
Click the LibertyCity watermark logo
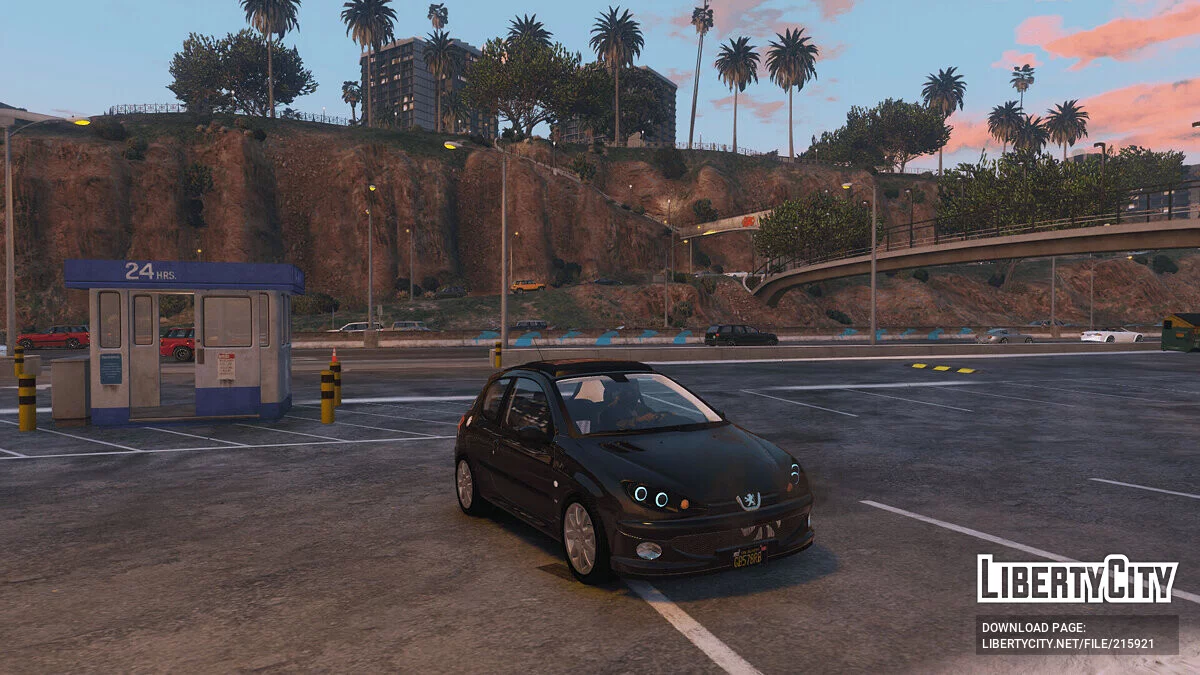point(1077,579)
